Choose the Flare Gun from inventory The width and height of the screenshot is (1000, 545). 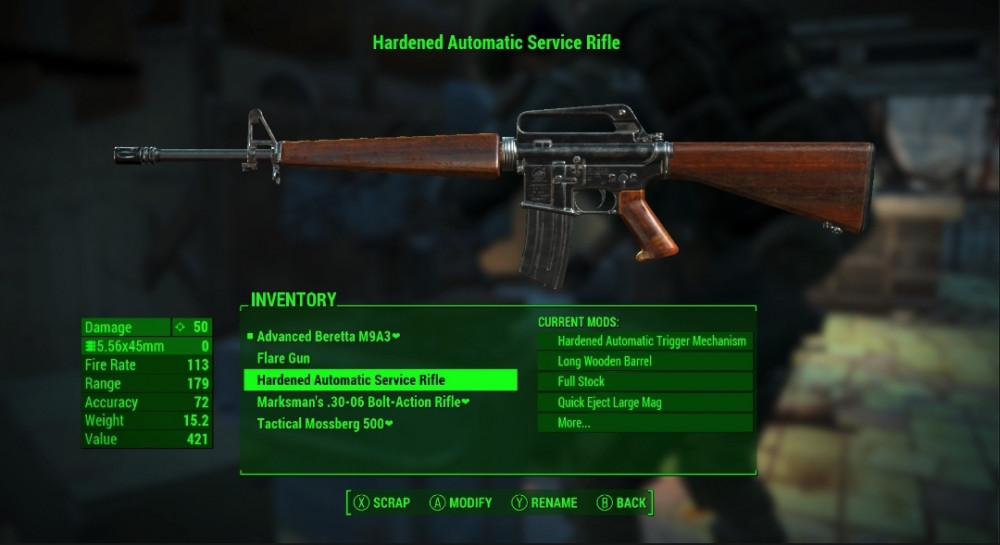283,358
